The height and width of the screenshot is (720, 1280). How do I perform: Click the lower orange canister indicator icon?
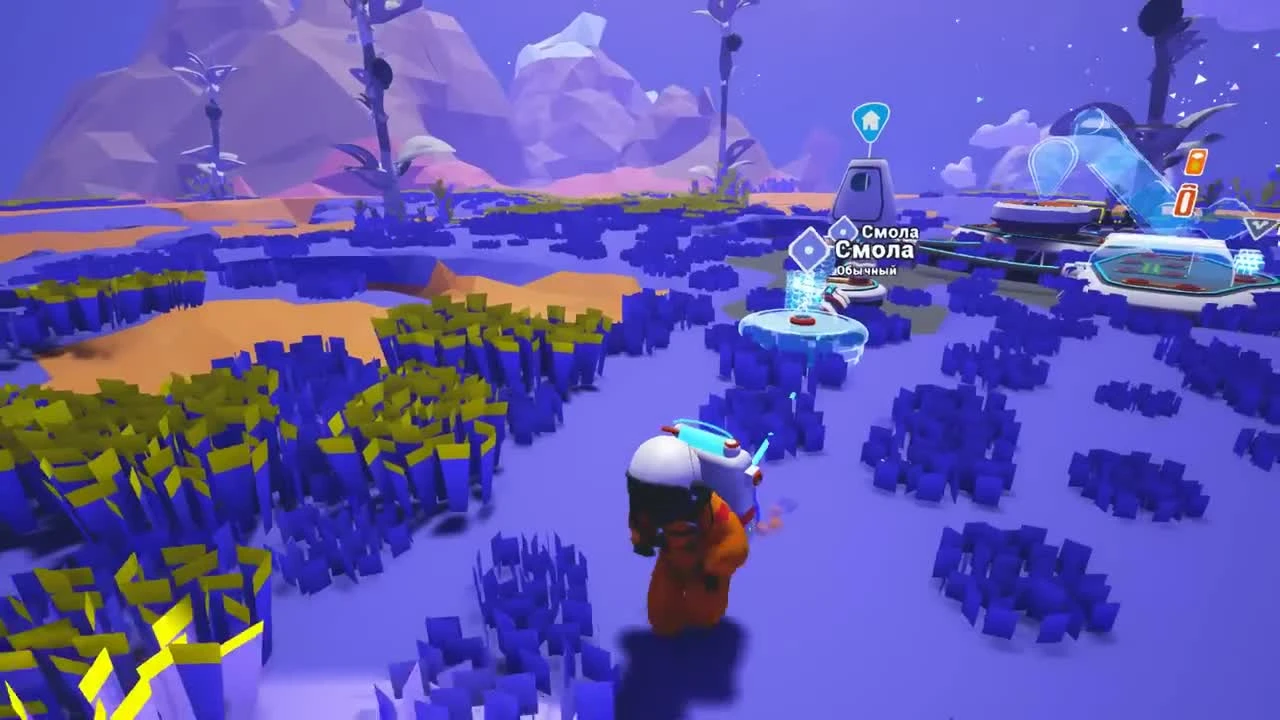tap(1185, 200)
